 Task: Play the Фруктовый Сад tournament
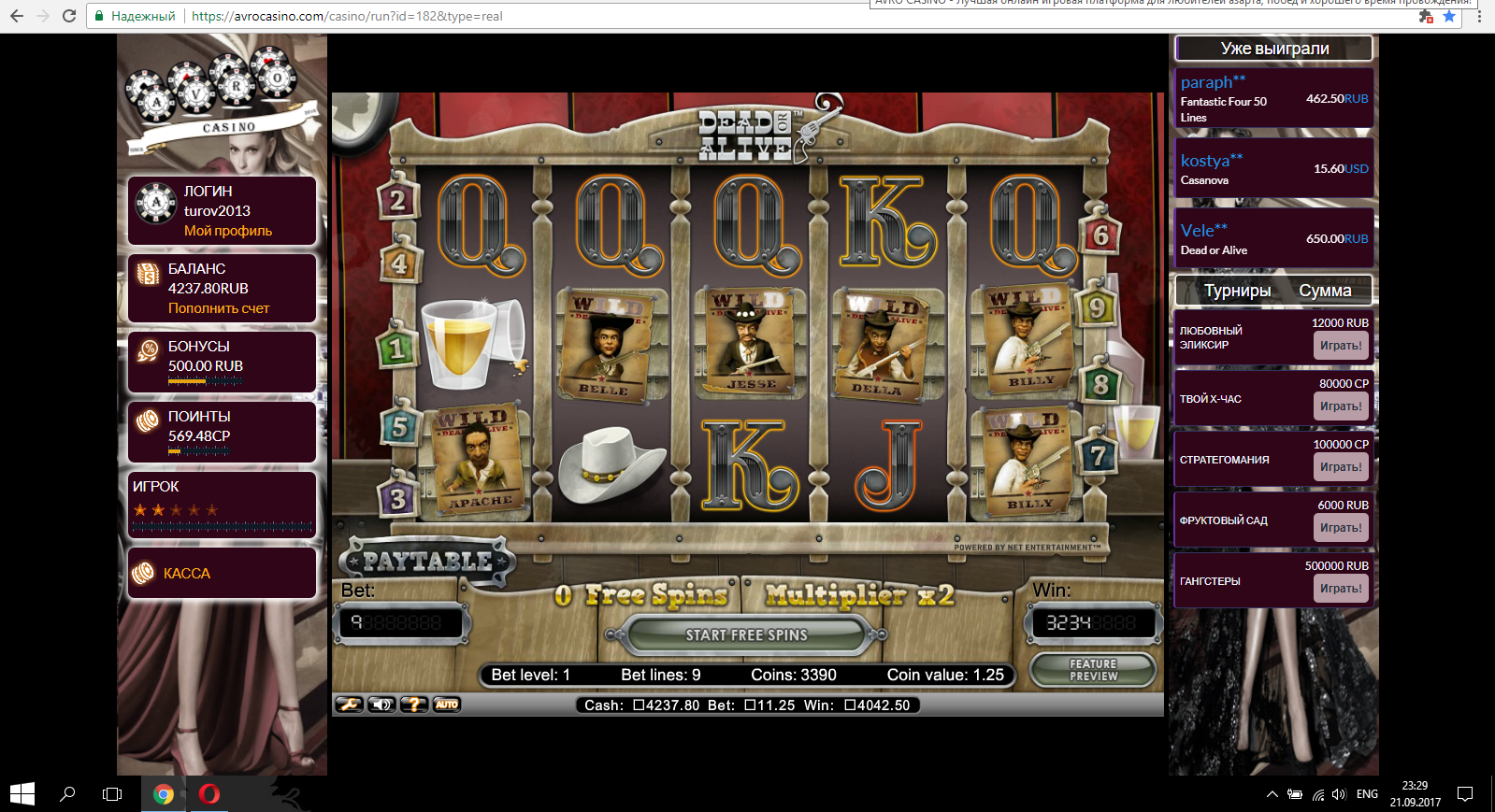(1341, 528)
